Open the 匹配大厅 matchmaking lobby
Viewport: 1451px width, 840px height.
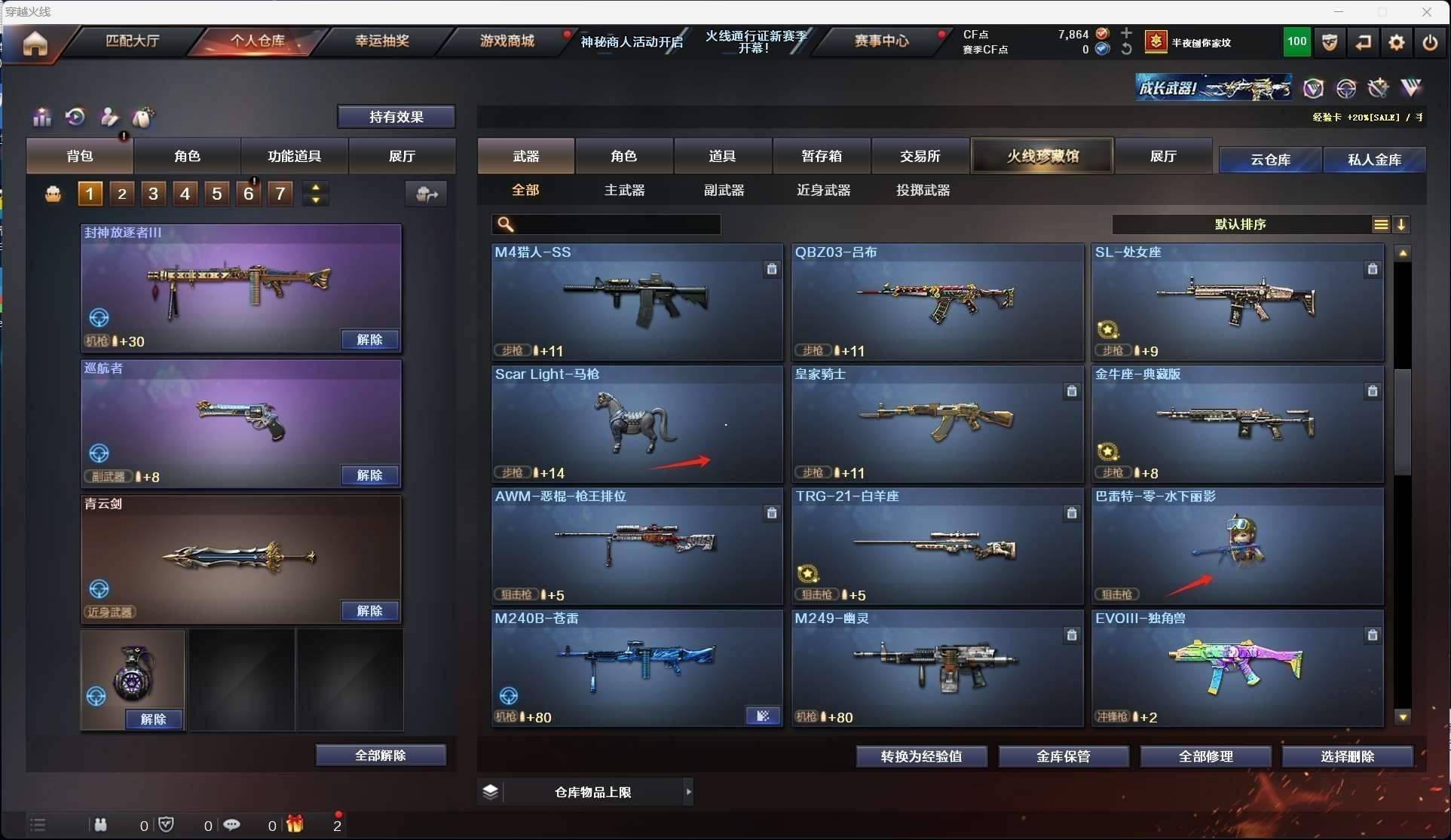[132, 41]
